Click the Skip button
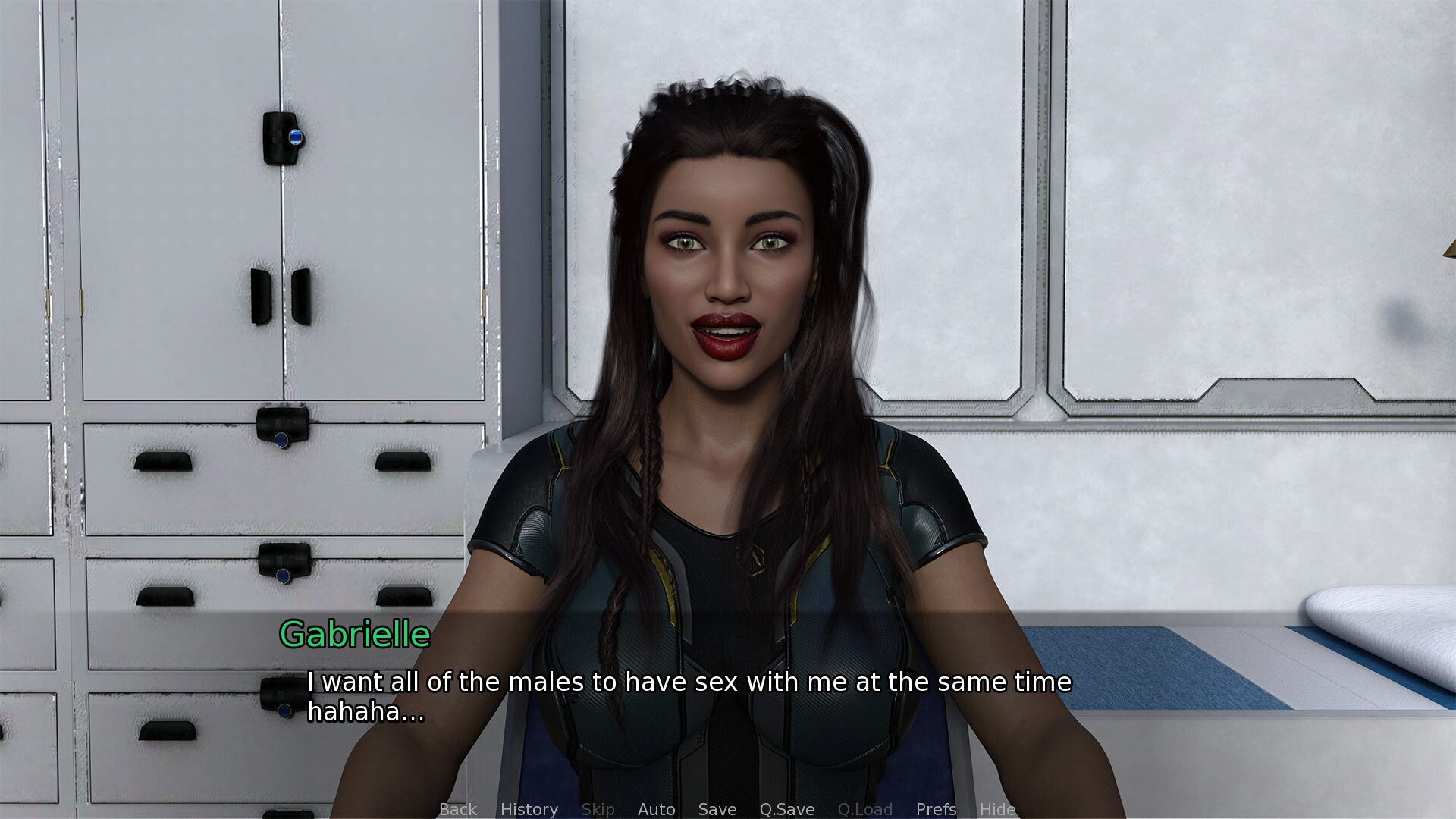The image size is (1456, 819). (598, 809)
